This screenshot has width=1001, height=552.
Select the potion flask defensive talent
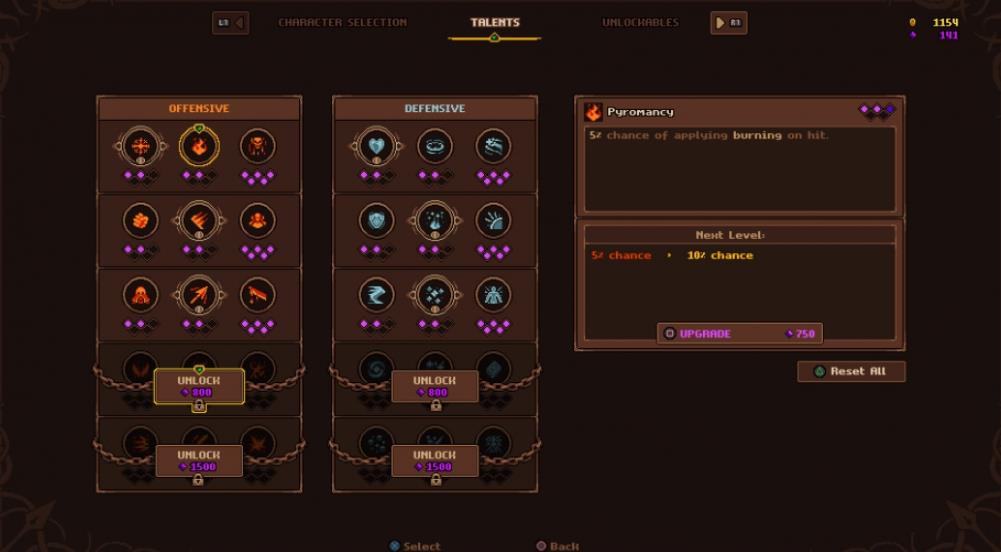tap(435, 220)
